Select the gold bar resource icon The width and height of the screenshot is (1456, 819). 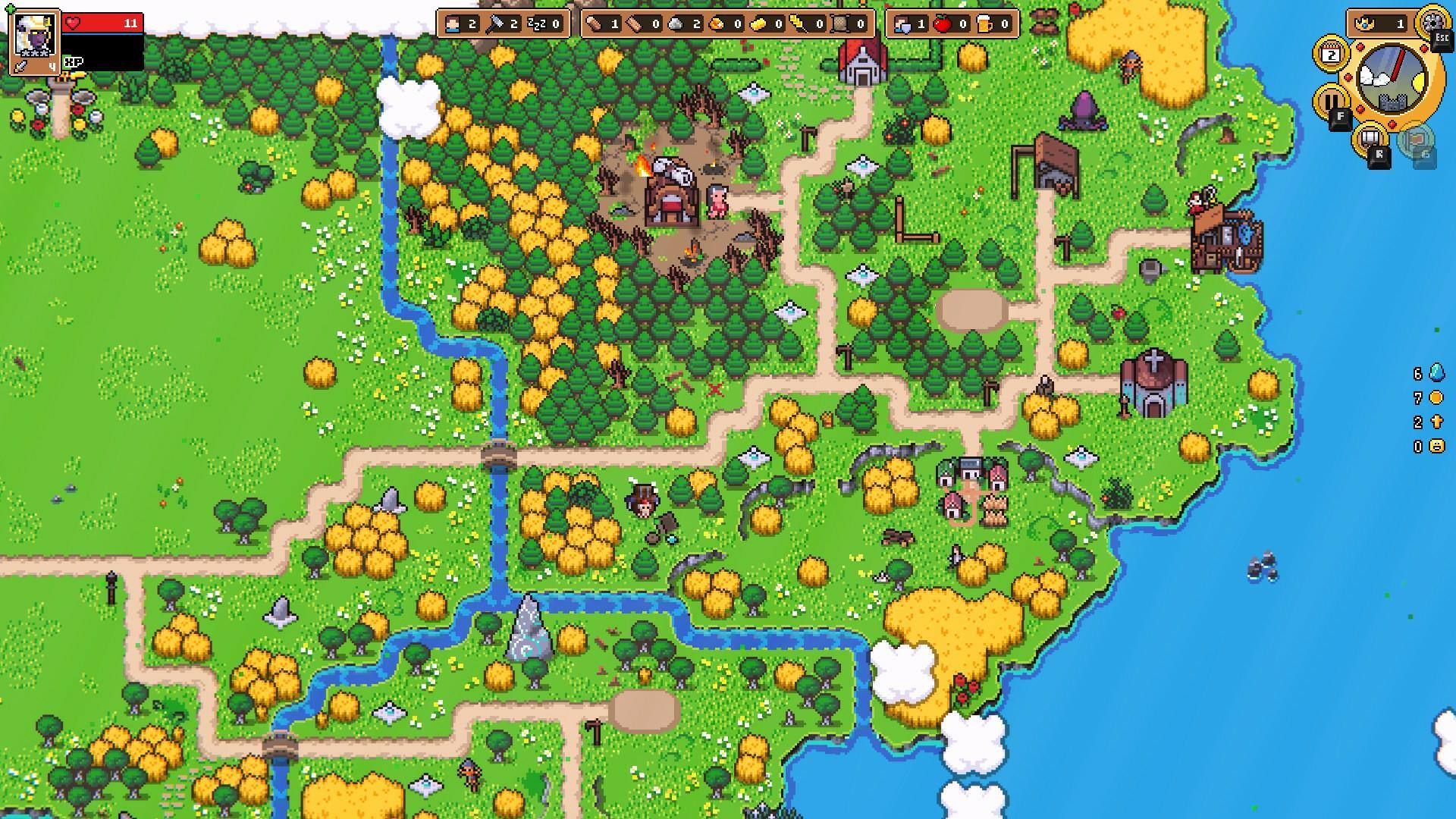tap(757, 24)
